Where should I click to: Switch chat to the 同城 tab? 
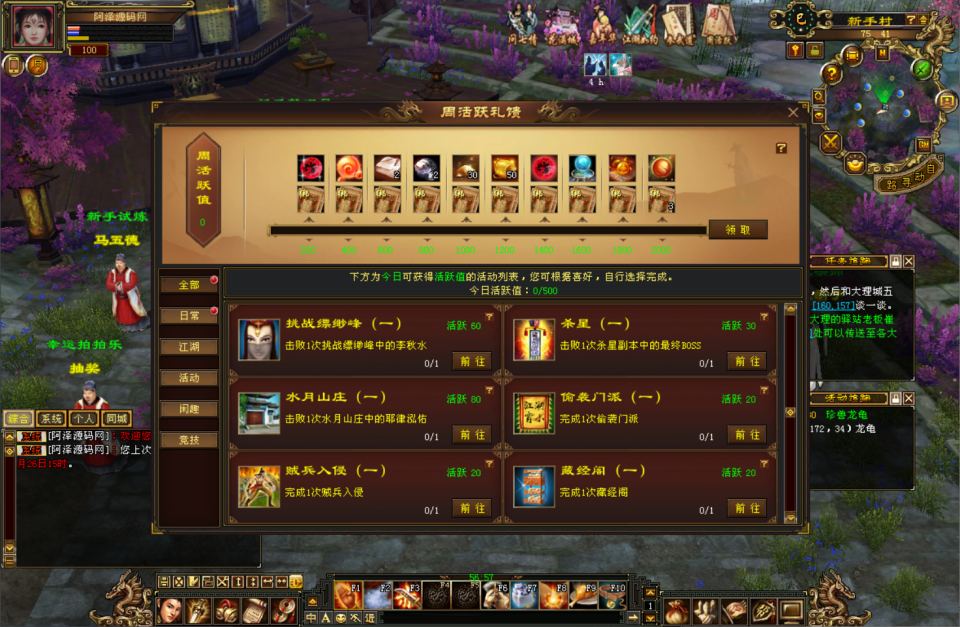[x=117, y=418]
